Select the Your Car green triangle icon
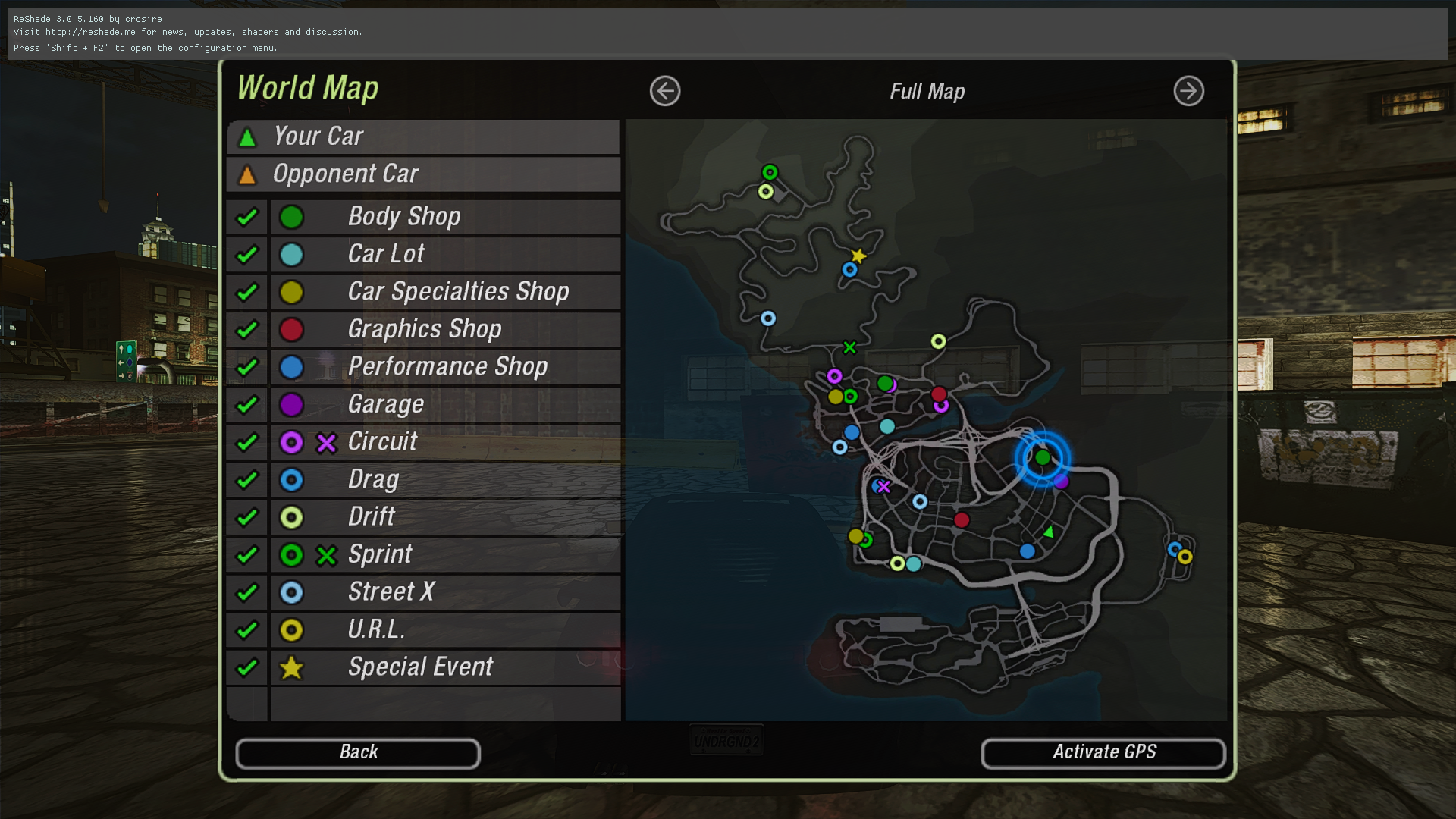1456x819 pixels. coord(246,136)
